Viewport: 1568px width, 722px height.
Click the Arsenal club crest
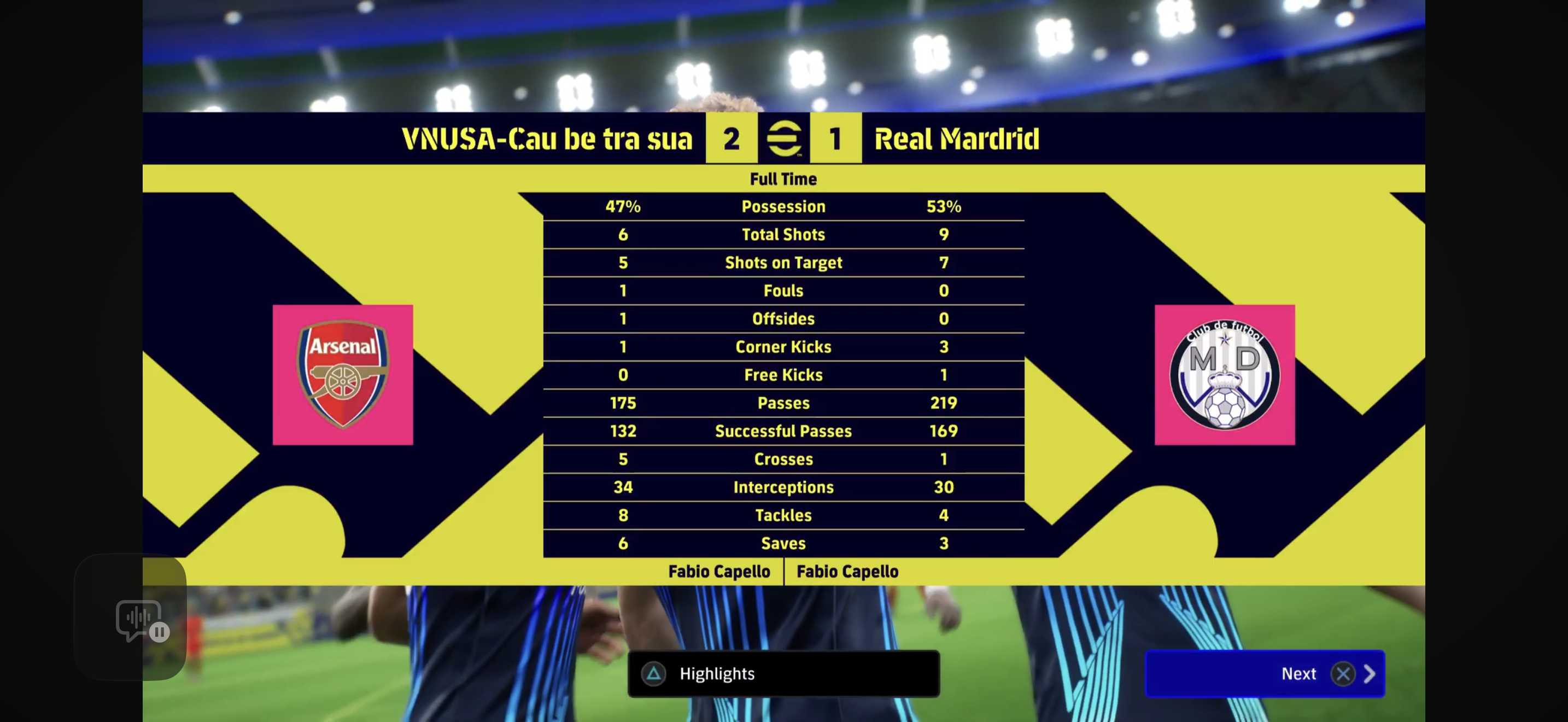coord(343,373)
